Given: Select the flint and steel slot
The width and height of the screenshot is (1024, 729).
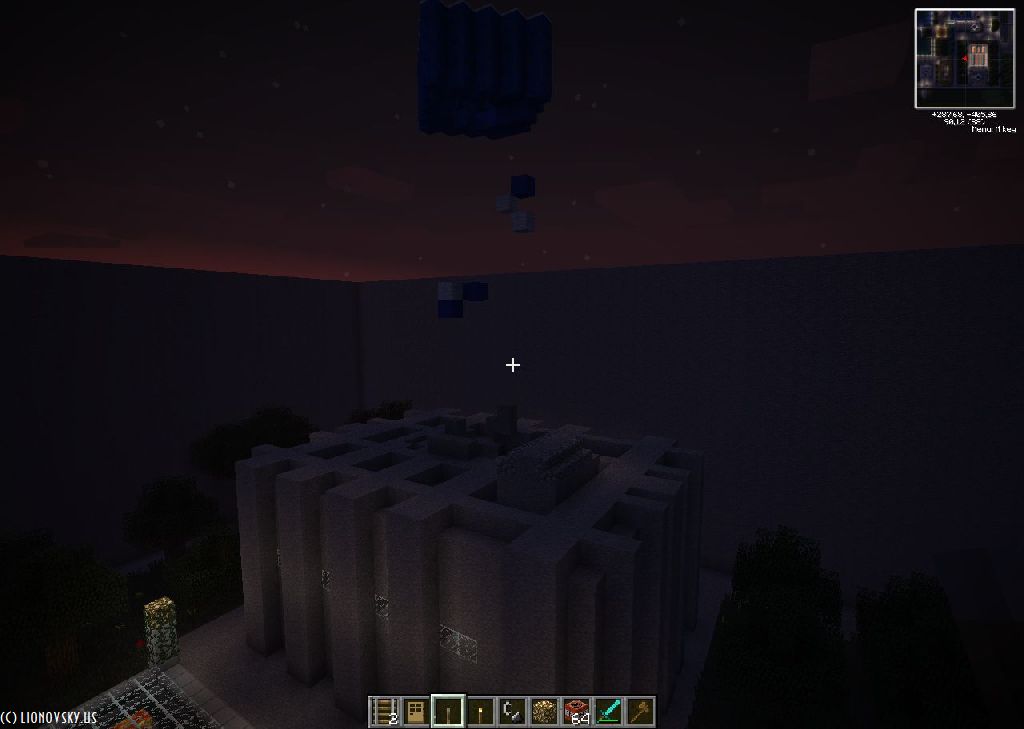Looking at the screenshot, I should (x=512, y=712).
